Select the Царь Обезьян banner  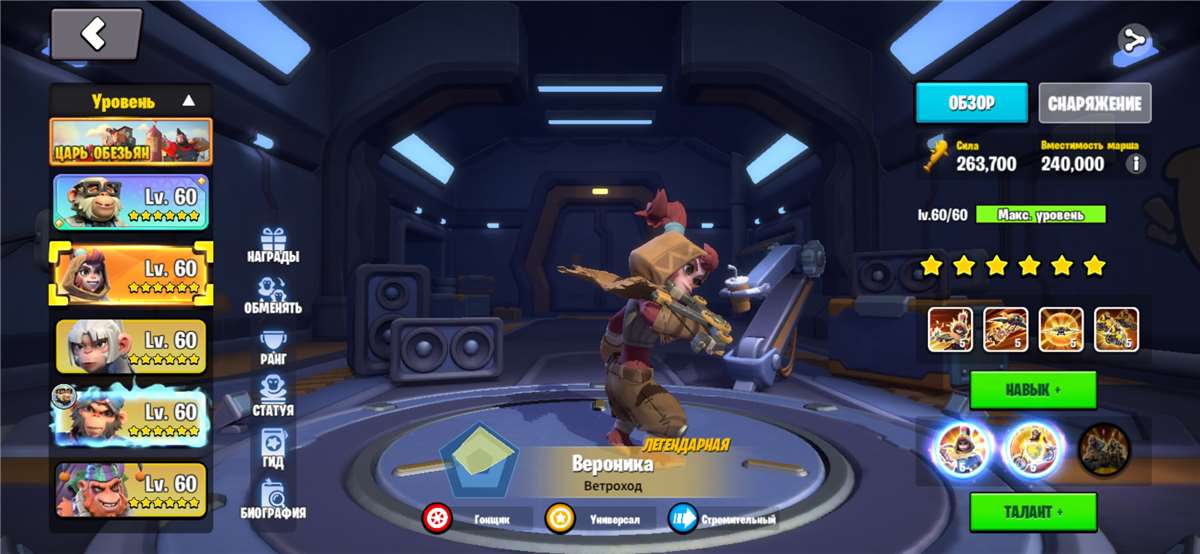(131, 142)
